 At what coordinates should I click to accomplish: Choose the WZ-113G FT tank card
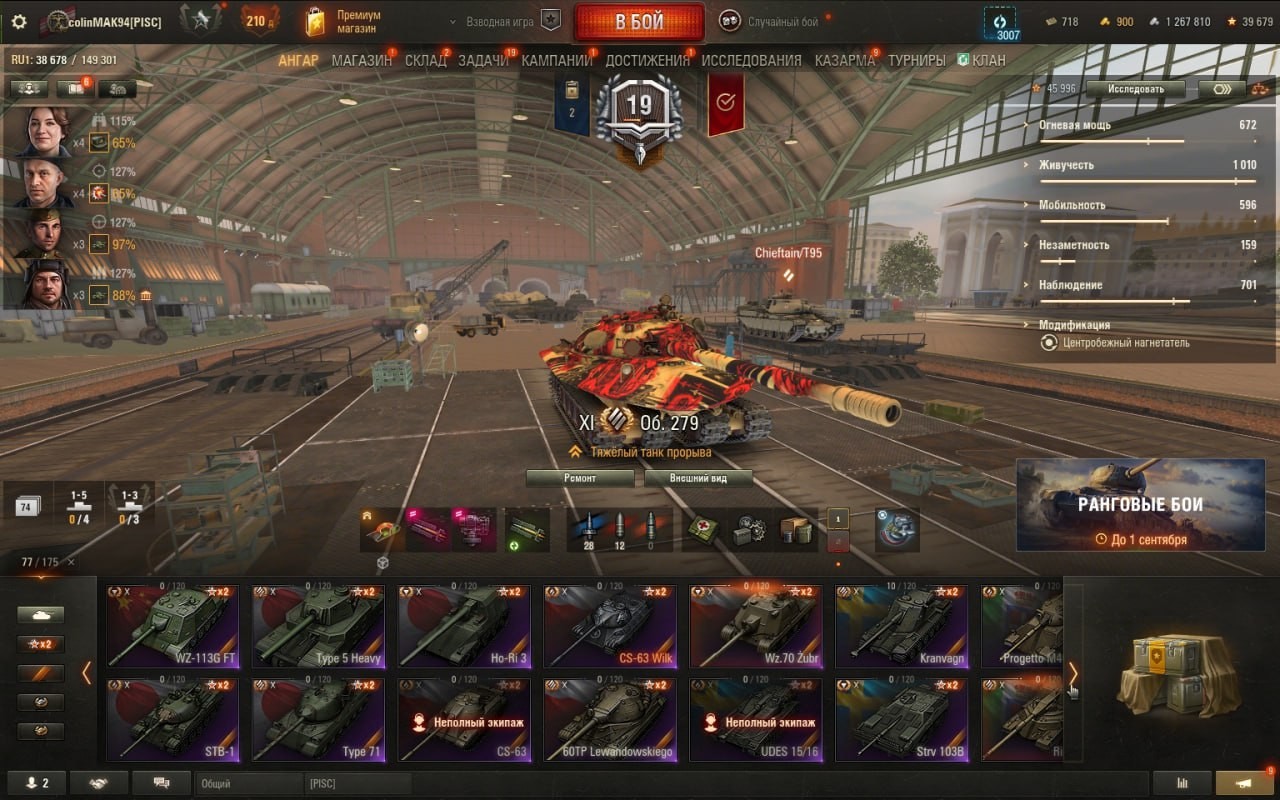[173, 626]
